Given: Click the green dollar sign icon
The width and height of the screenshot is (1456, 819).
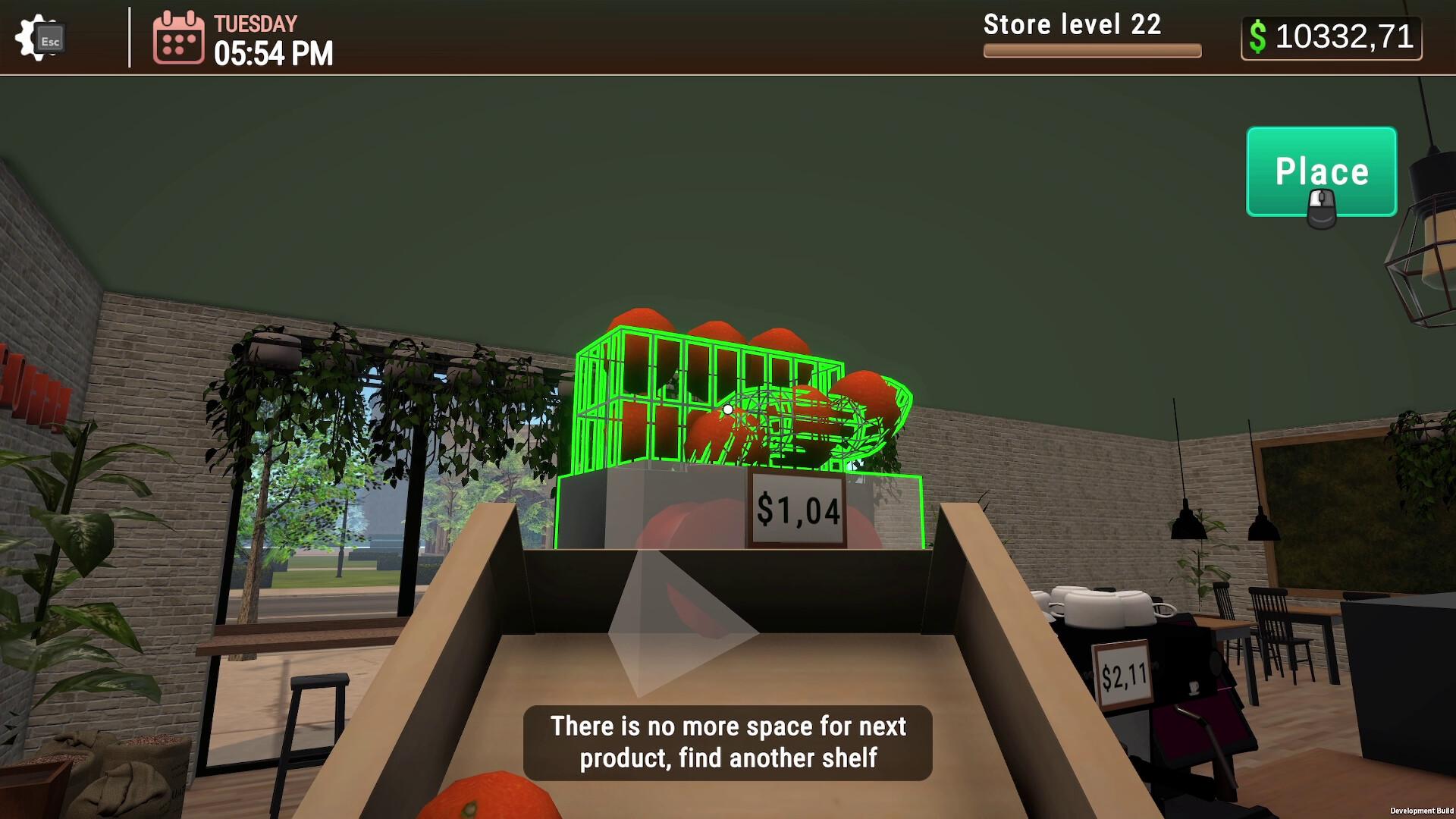Looking at the screenshot, I should click(x=1259, y=36).
